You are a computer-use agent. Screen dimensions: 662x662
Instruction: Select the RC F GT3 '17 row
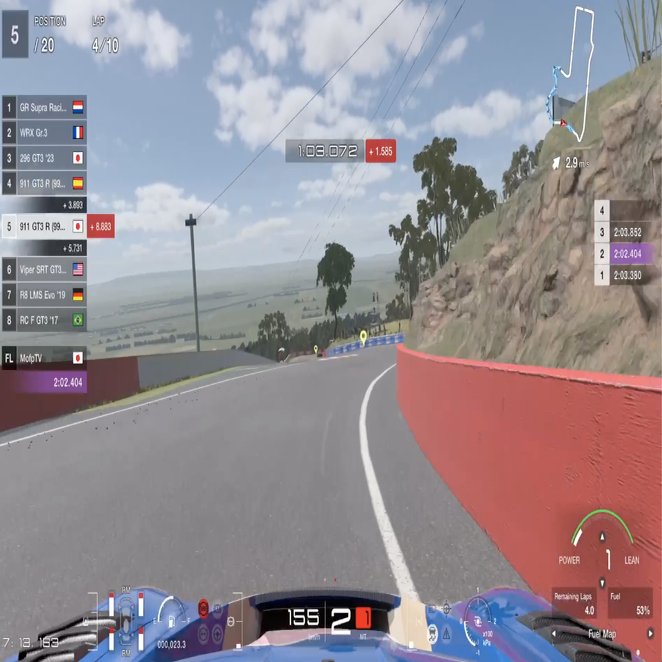[45, 321]
